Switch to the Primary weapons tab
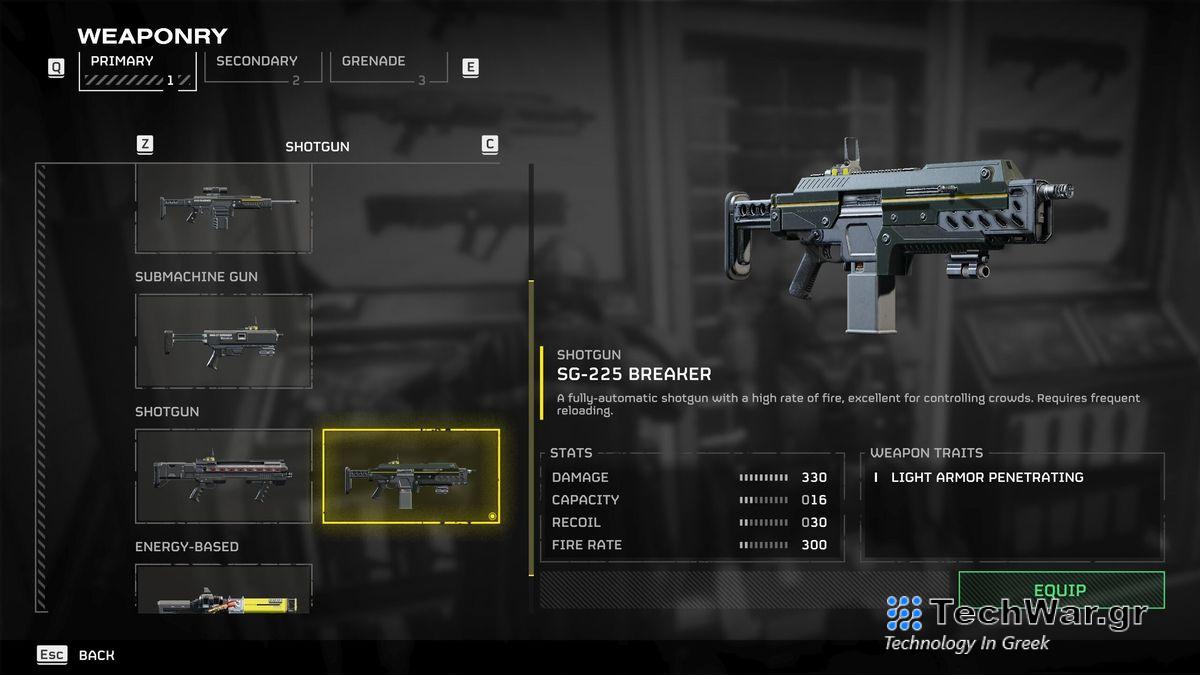Image resolution: width=1200 pixels, height=675 pixels. [x=137, y=69]
